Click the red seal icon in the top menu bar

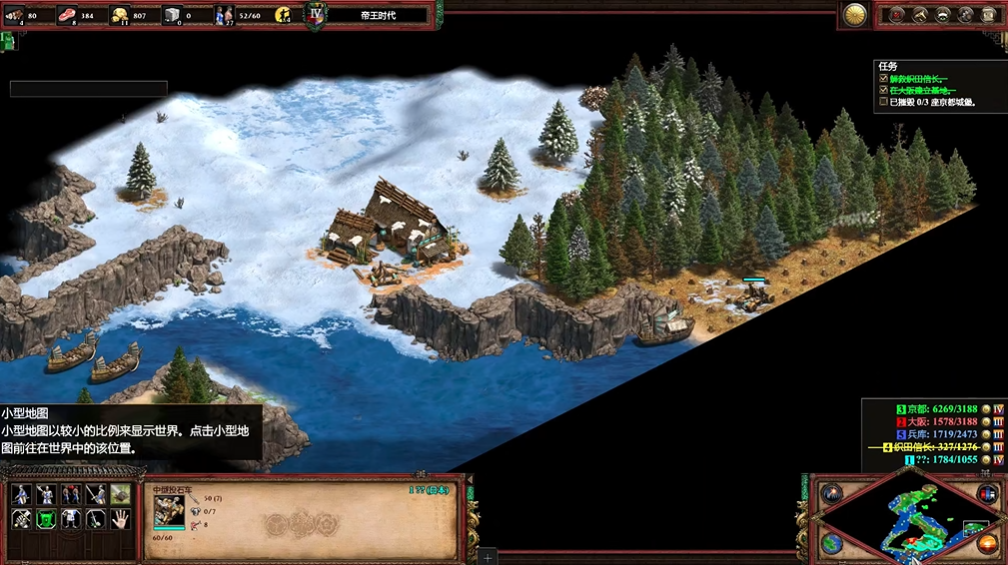coord(897,15)
